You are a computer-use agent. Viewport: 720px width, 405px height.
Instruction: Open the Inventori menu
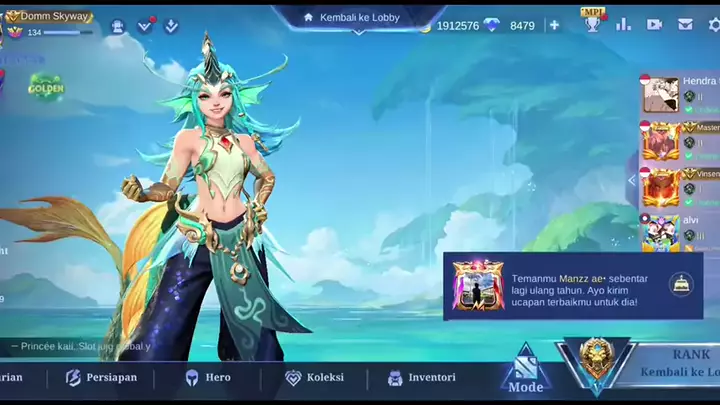[422, 378]
